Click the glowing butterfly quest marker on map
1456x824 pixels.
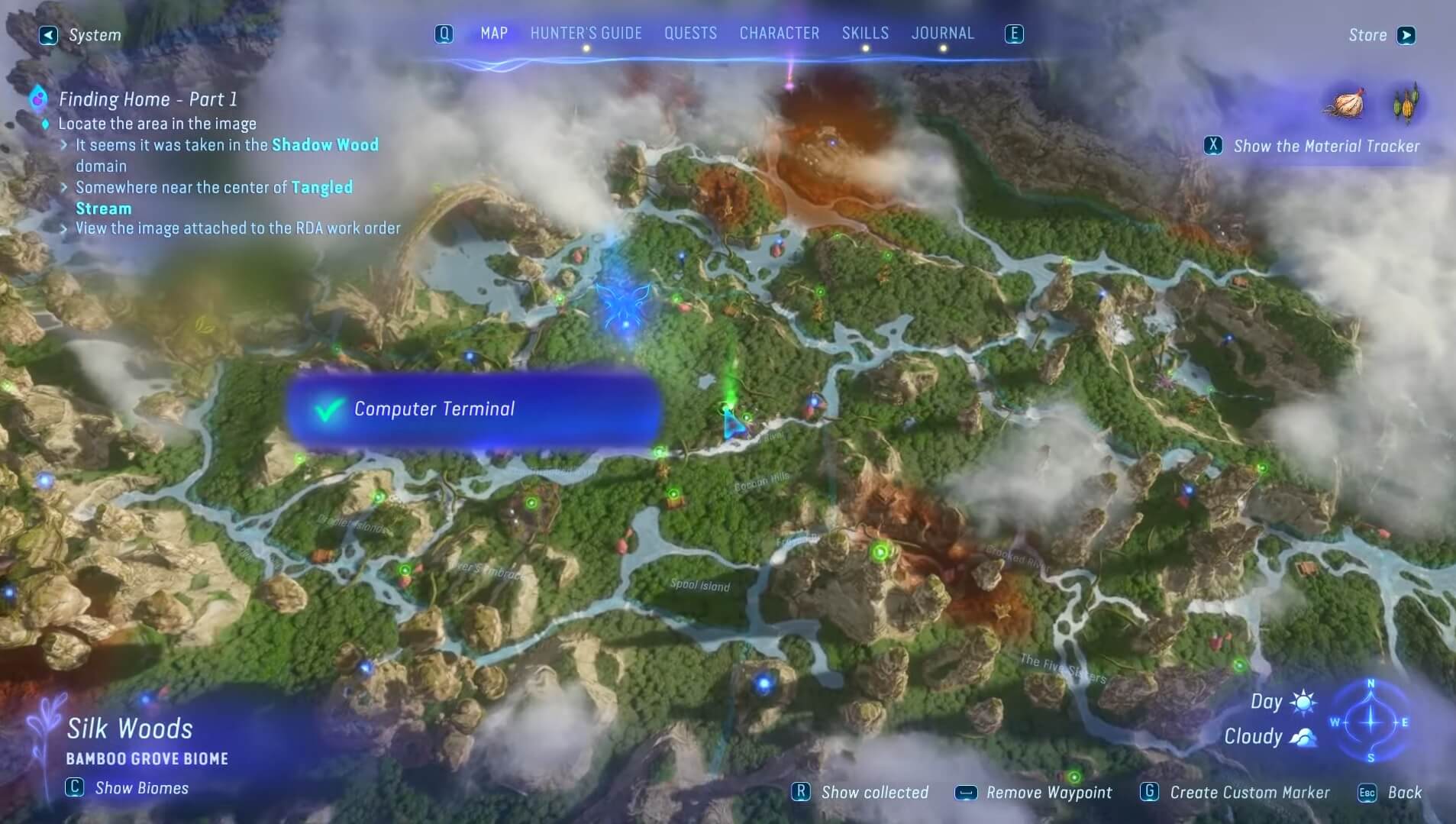(625, 304)
